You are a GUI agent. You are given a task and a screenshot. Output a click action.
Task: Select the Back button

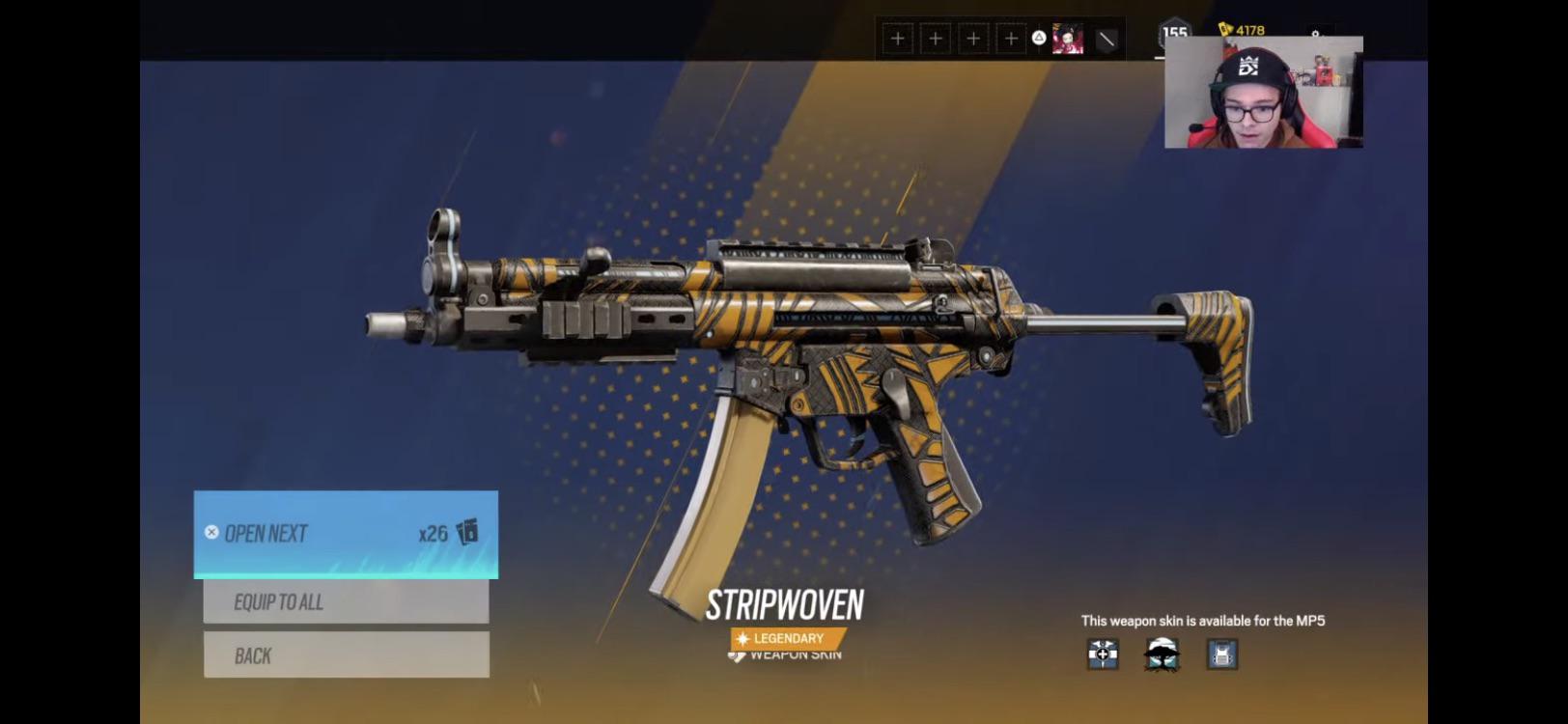[x=346, y=655]
